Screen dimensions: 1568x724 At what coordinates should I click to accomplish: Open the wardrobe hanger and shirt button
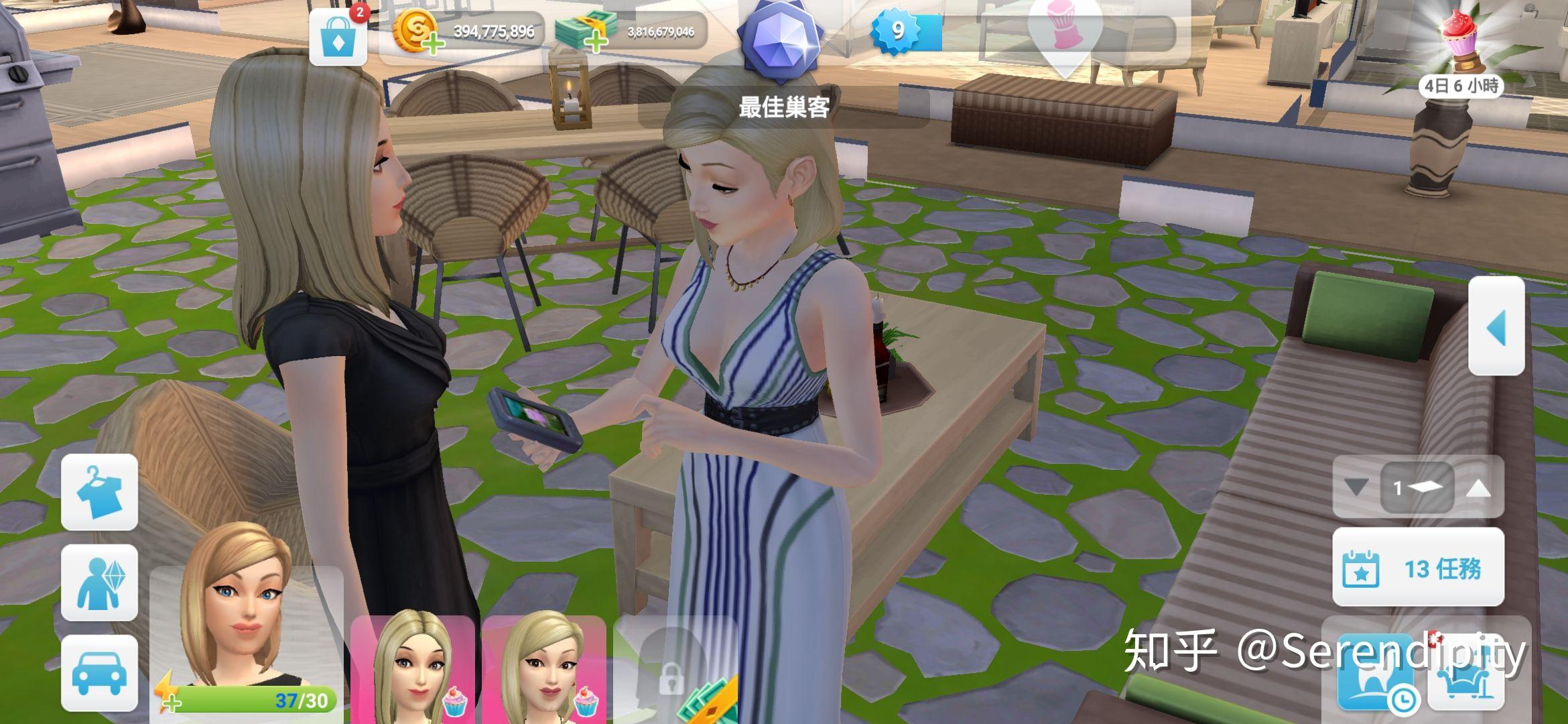coord(99,493)
